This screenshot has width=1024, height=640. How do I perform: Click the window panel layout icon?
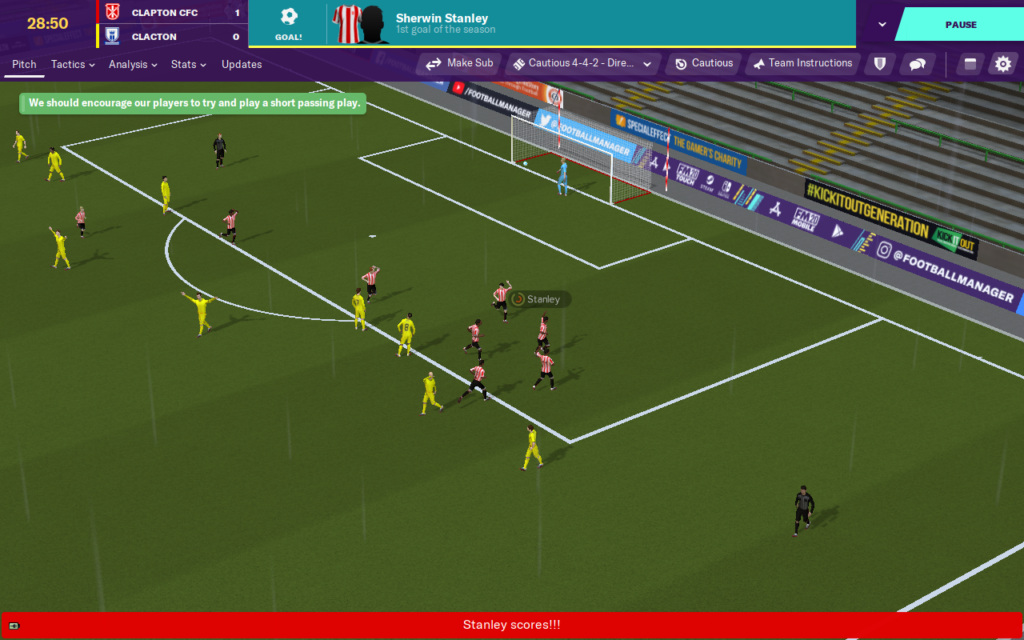tap(968, 64)
